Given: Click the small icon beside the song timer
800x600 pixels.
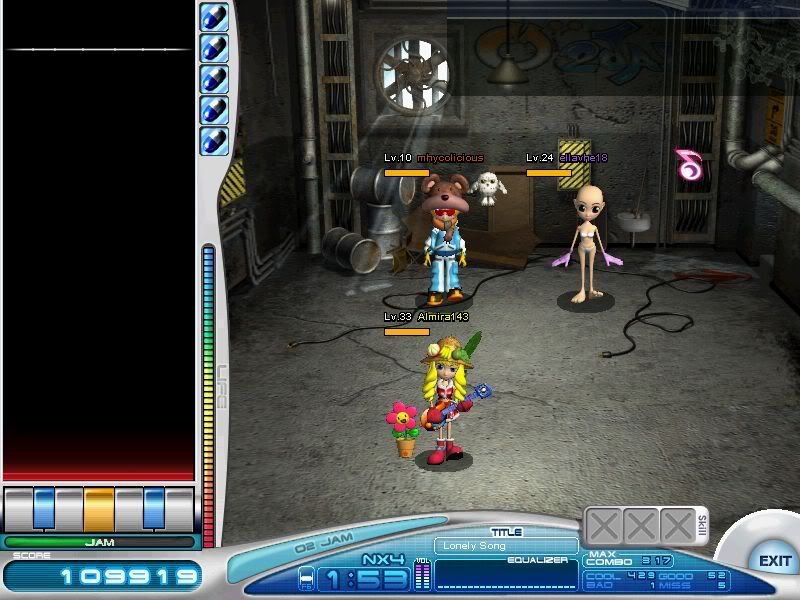Looking at the screenshot, I should click(x=307, y=580).
